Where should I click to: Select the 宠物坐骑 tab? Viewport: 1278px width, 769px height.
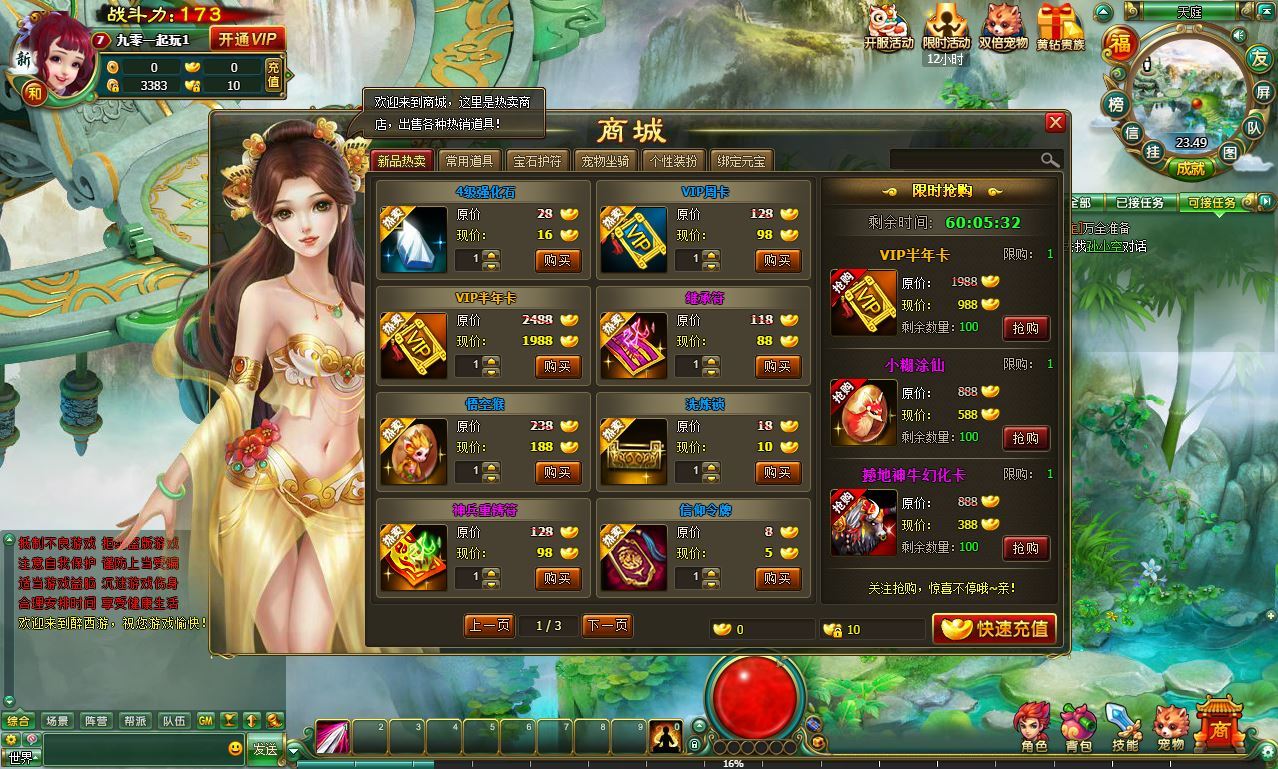[606, 161]
